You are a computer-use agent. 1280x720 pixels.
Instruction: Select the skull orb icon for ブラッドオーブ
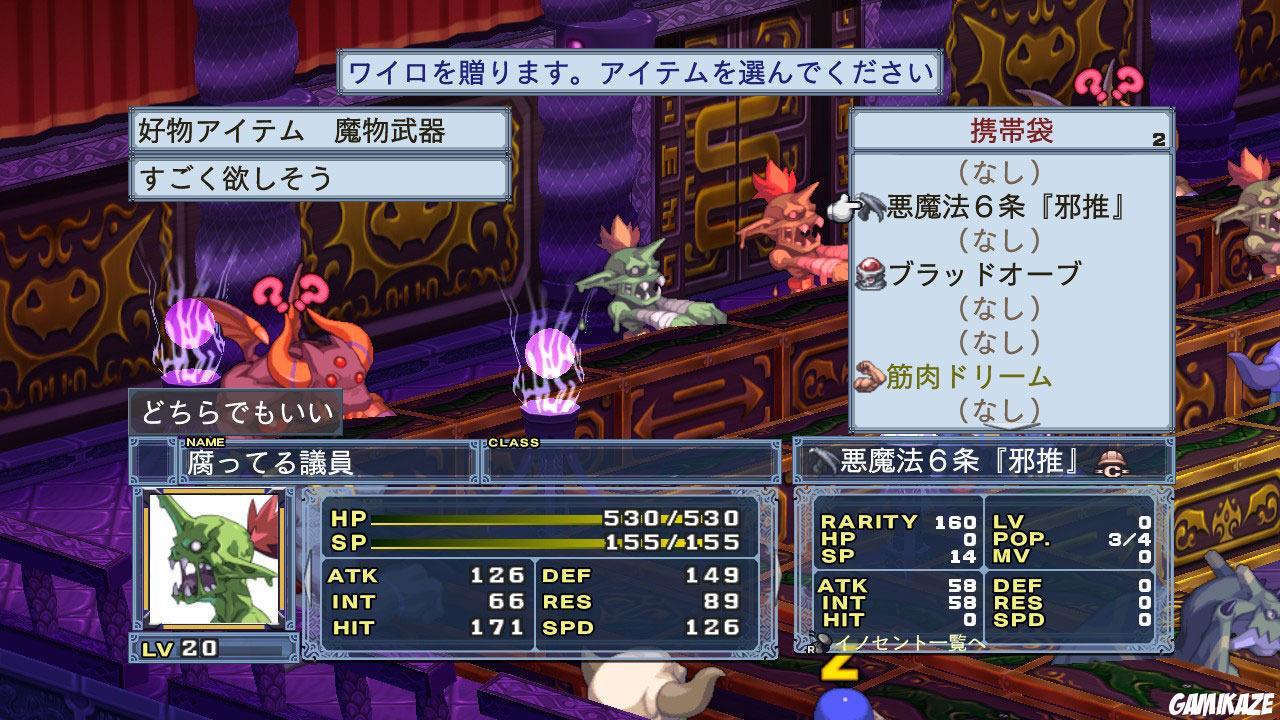coord(867,274)
